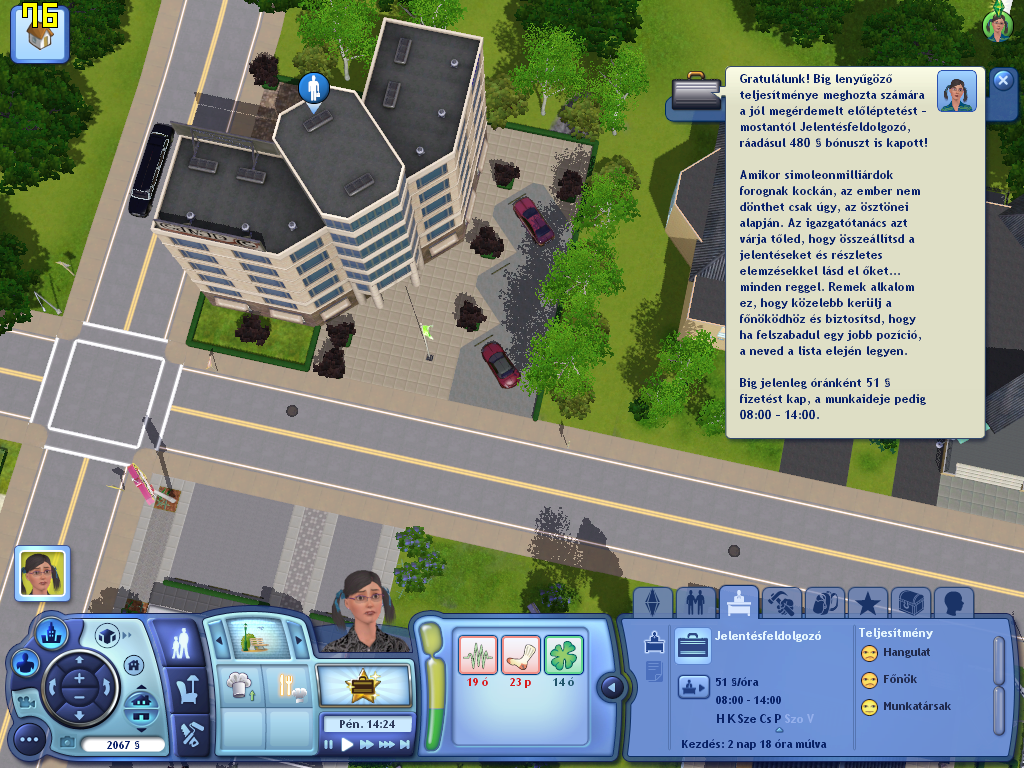Pause the game
Image resolution: width=1024 pixels, height=768 pixels.
(x=329, y=745)
